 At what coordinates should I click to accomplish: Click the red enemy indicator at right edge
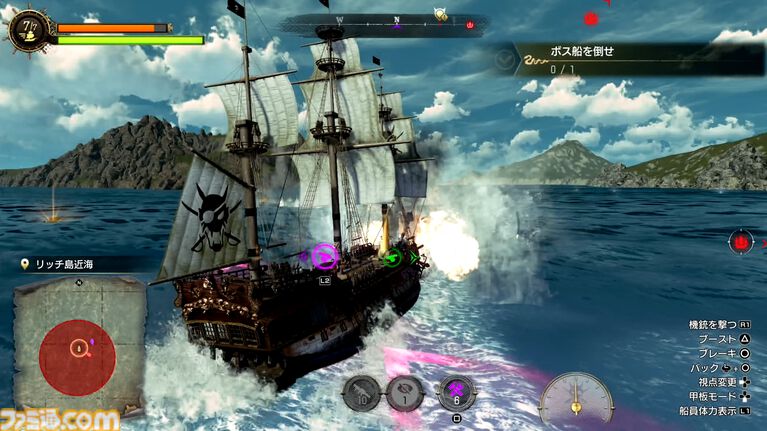[x=740, y=240]
